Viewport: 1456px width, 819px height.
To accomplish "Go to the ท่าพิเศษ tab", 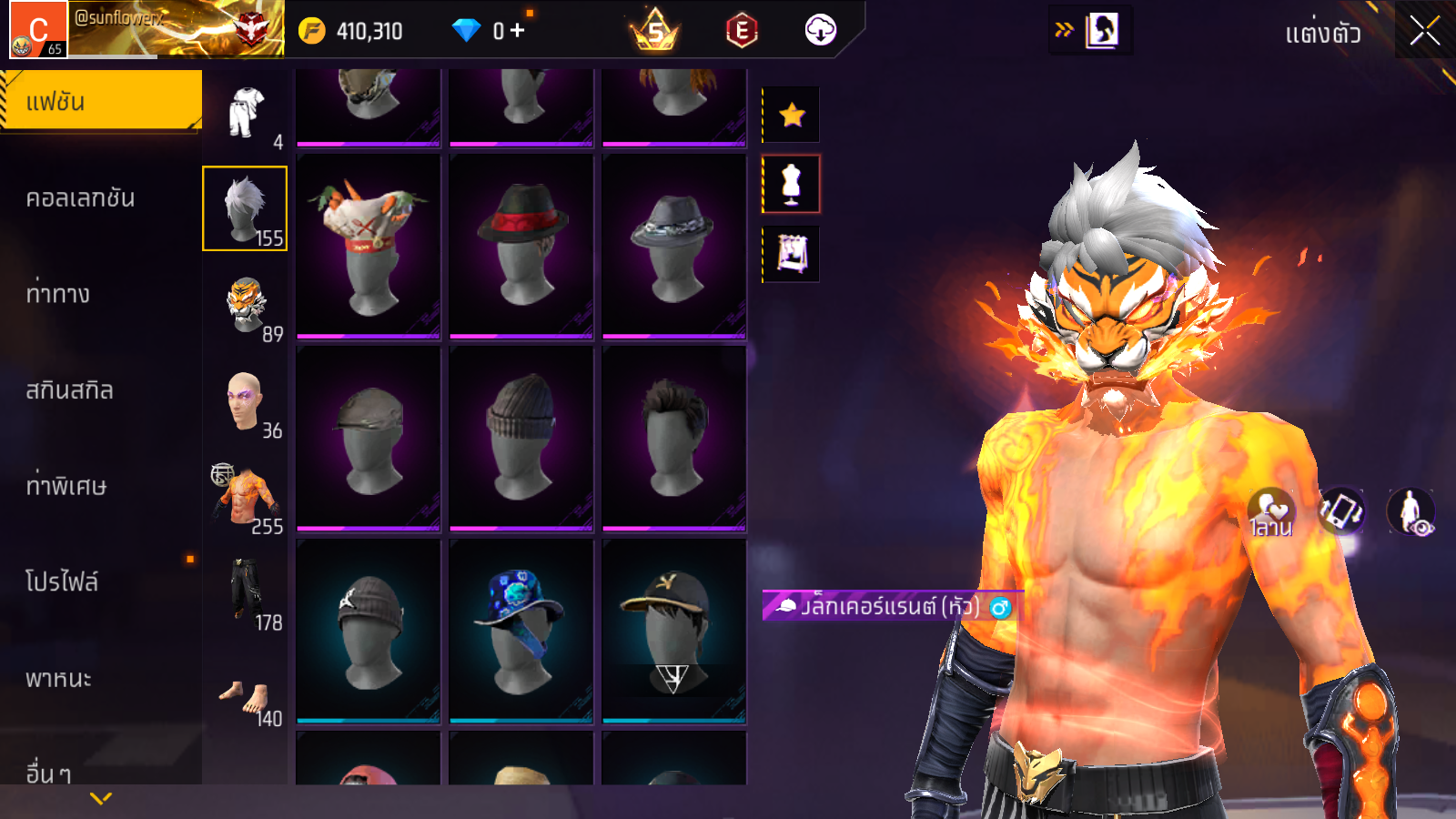I will (66, 486).
